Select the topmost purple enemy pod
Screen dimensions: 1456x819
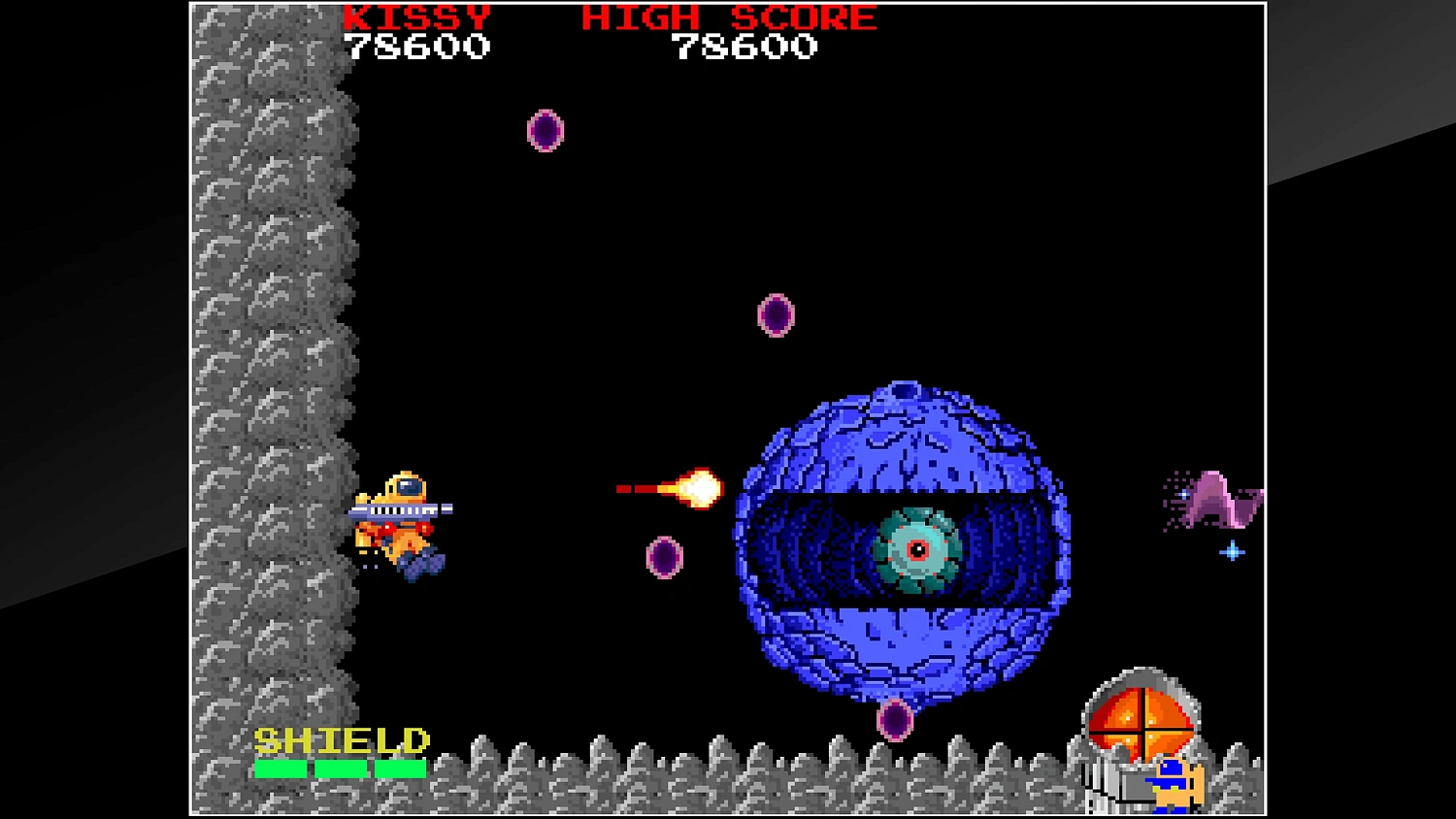546,132
